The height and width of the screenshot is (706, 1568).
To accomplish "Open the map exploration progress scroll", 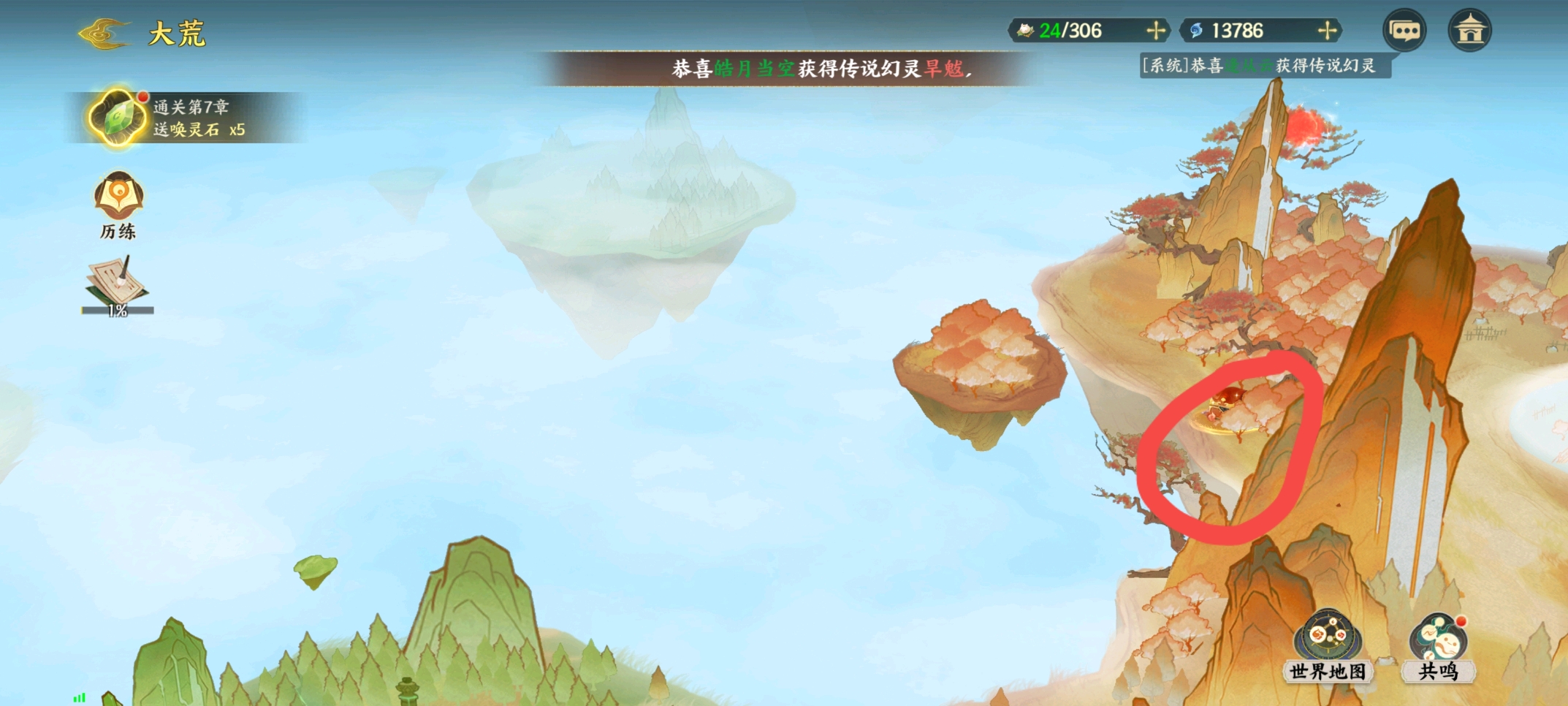I will (x=118, y=285).
